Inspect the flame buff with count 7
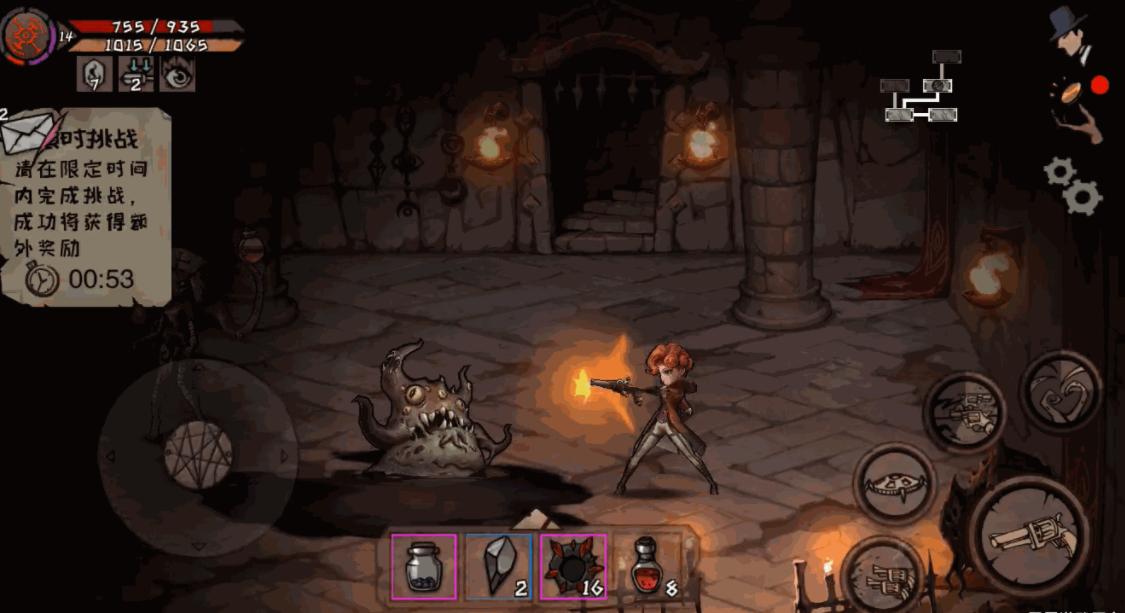This screenshot has width=1125, height=613. [95, 75]
